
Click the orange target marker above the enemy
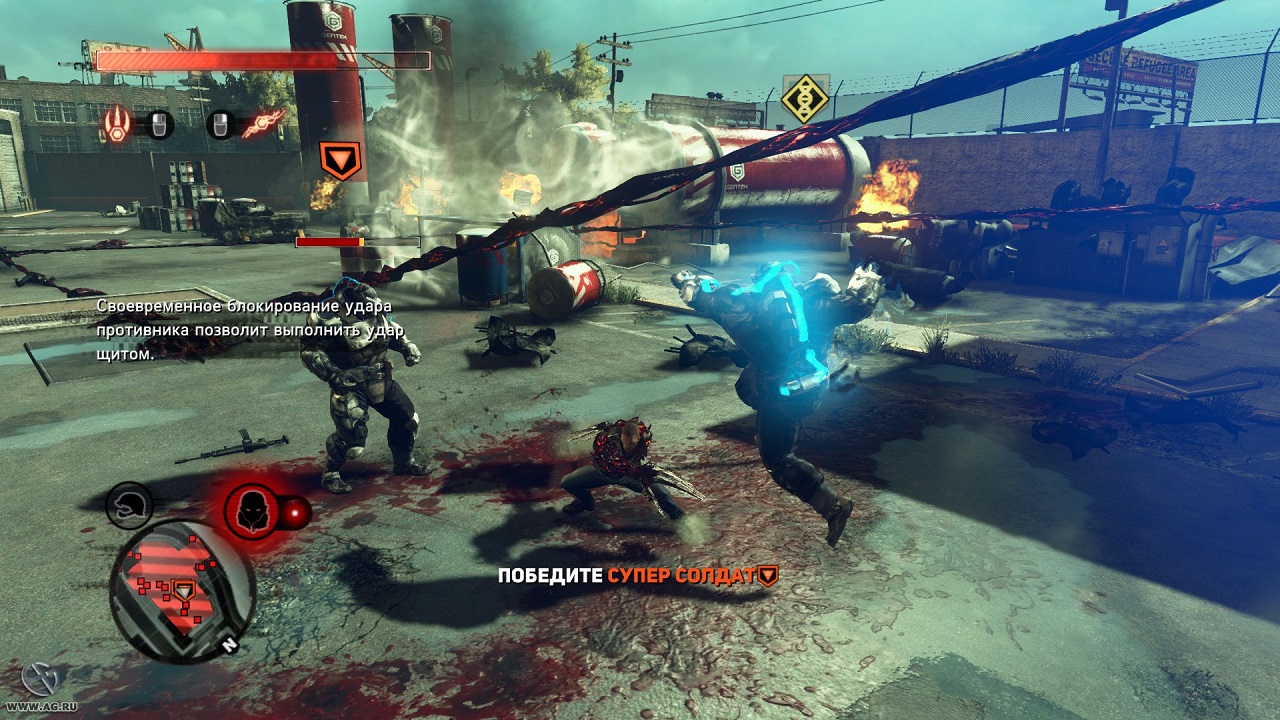tap(340, 160)
